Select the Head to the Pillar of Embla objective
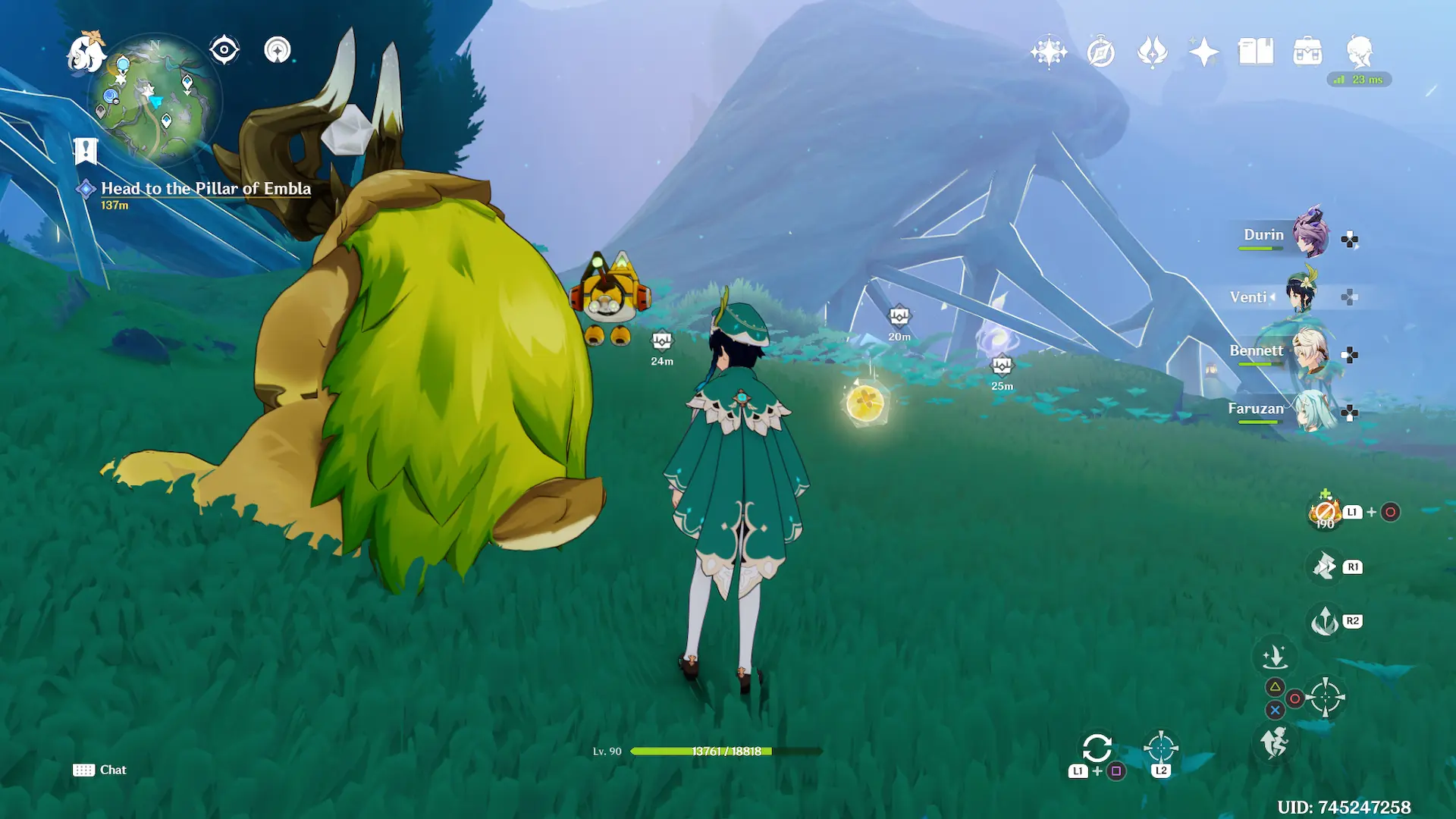 point(206,189)
